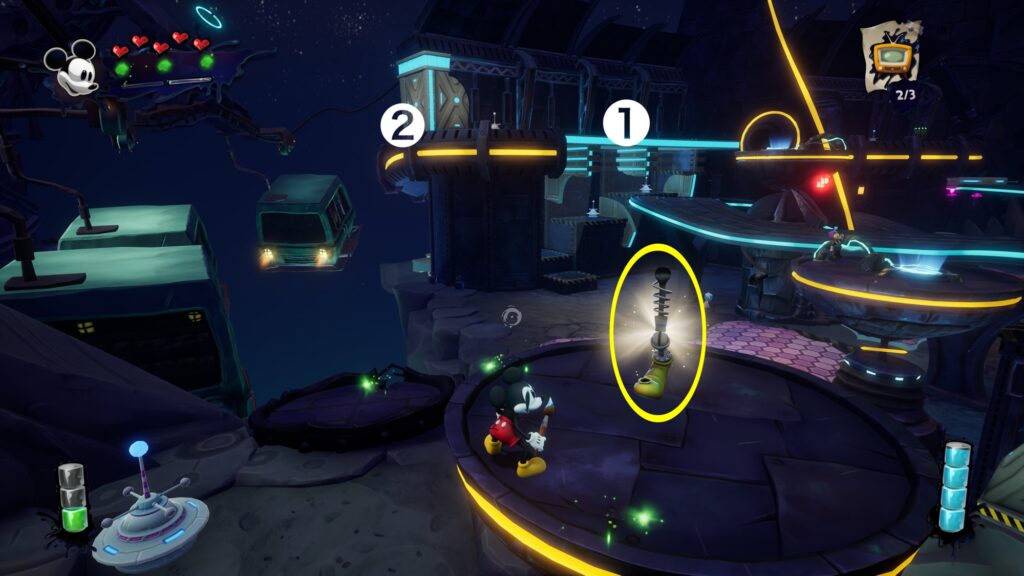Select the TV sketch icon

tap(887, 55)
